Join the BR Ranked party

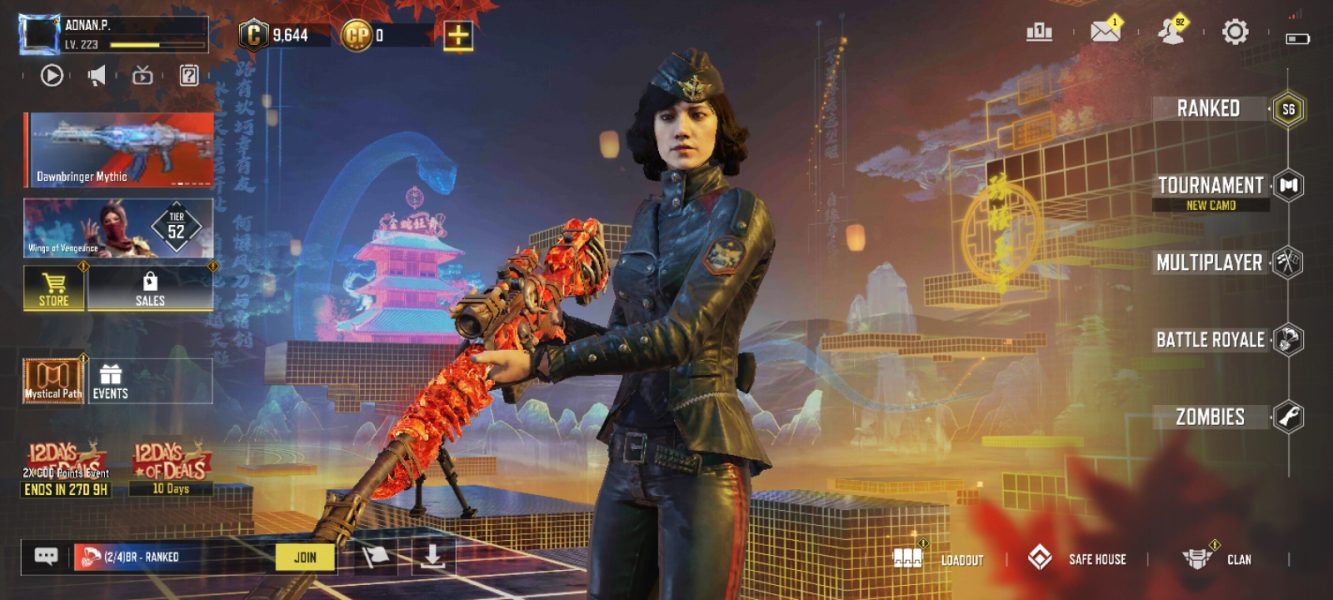point(305,557)
